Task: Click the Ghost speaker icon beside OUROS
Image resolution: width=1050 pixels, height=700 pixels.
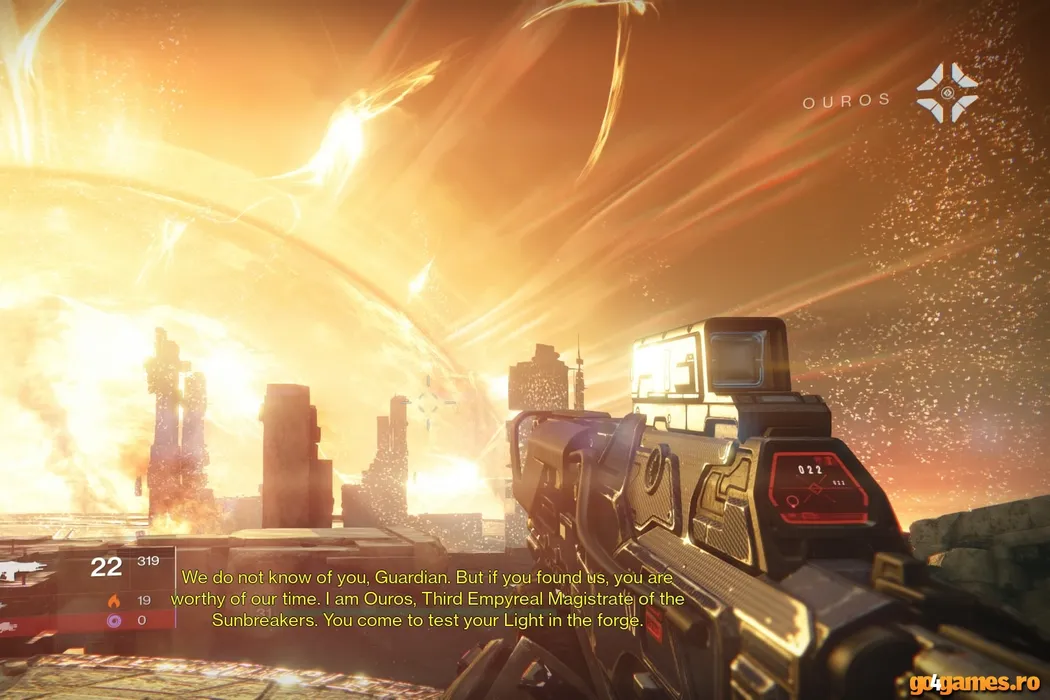Action: 946,93
